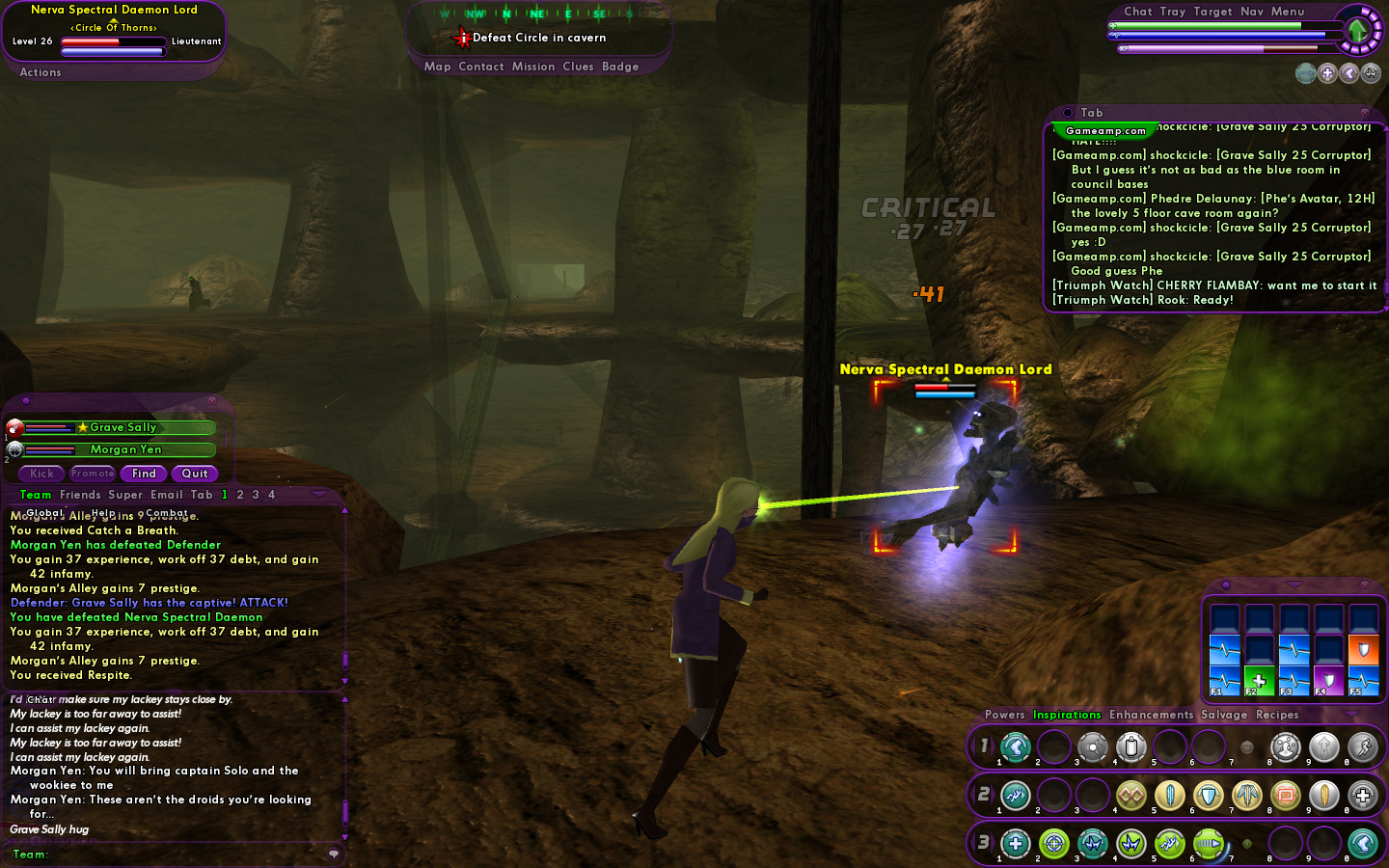Toggle the Nav window

tap(1252, 12)
